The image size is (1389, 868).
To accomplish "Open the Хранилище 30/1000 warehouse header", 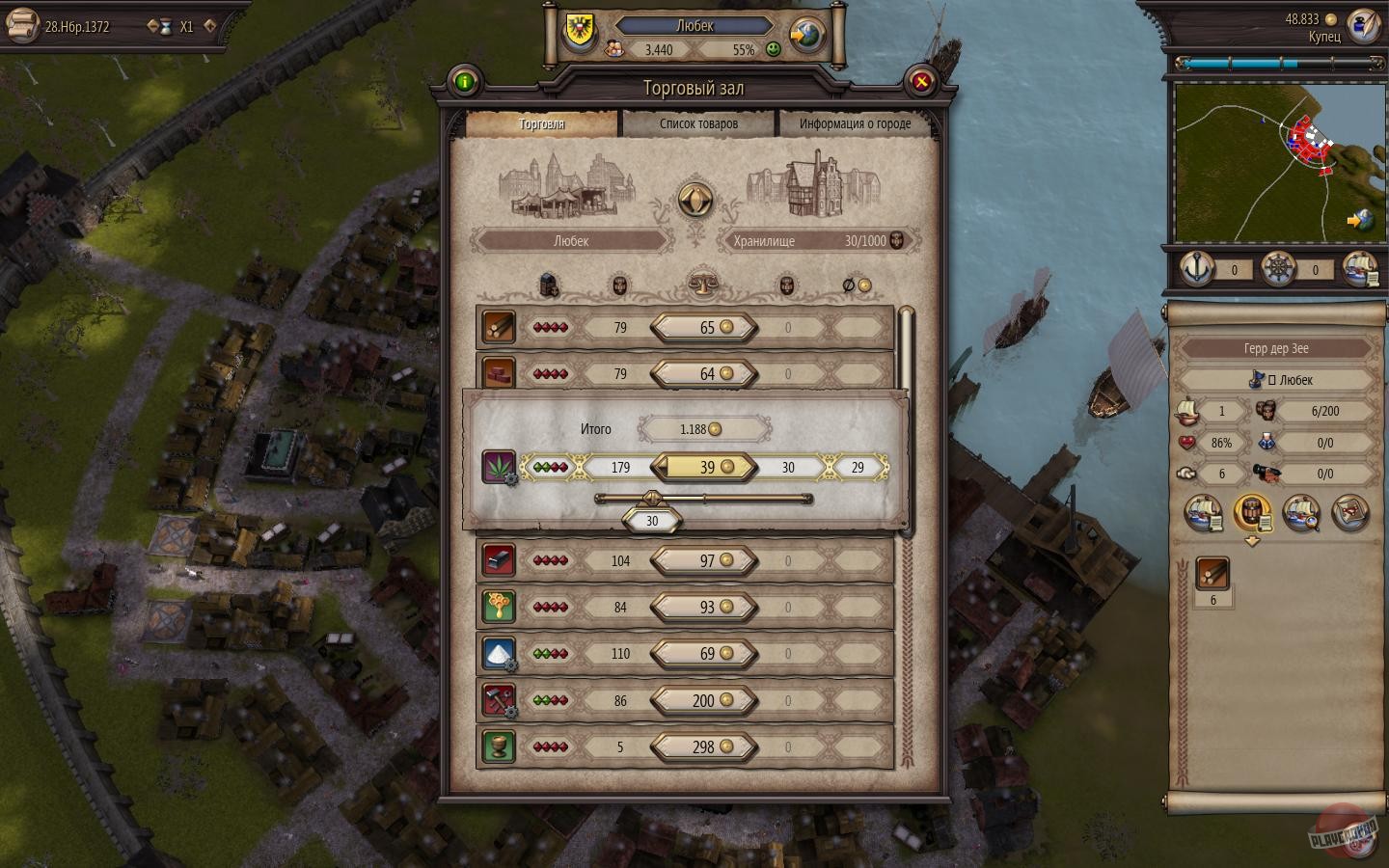I will (818, 241).
